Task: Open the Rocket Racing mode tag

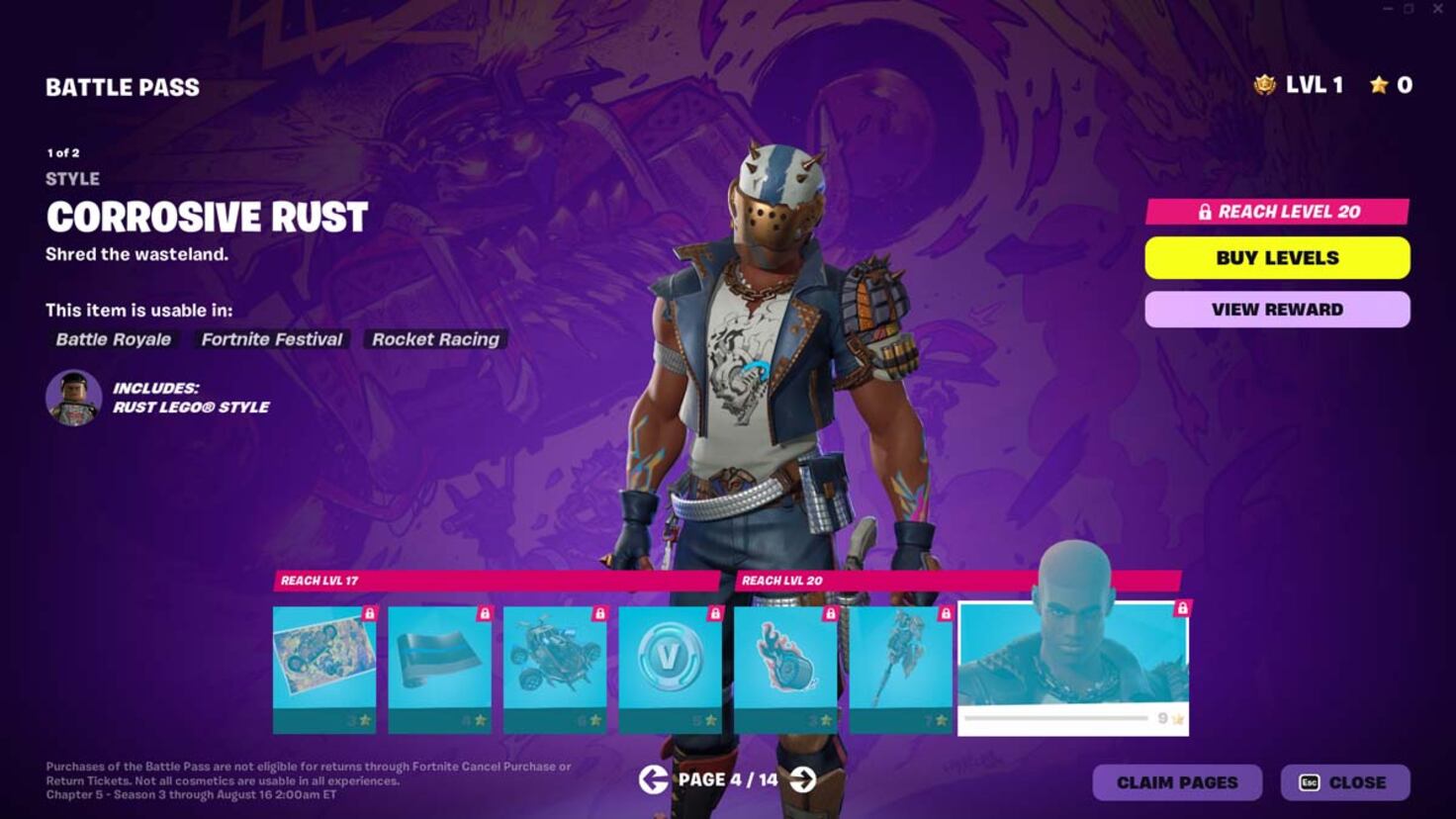Action: [x=435, y=339]
